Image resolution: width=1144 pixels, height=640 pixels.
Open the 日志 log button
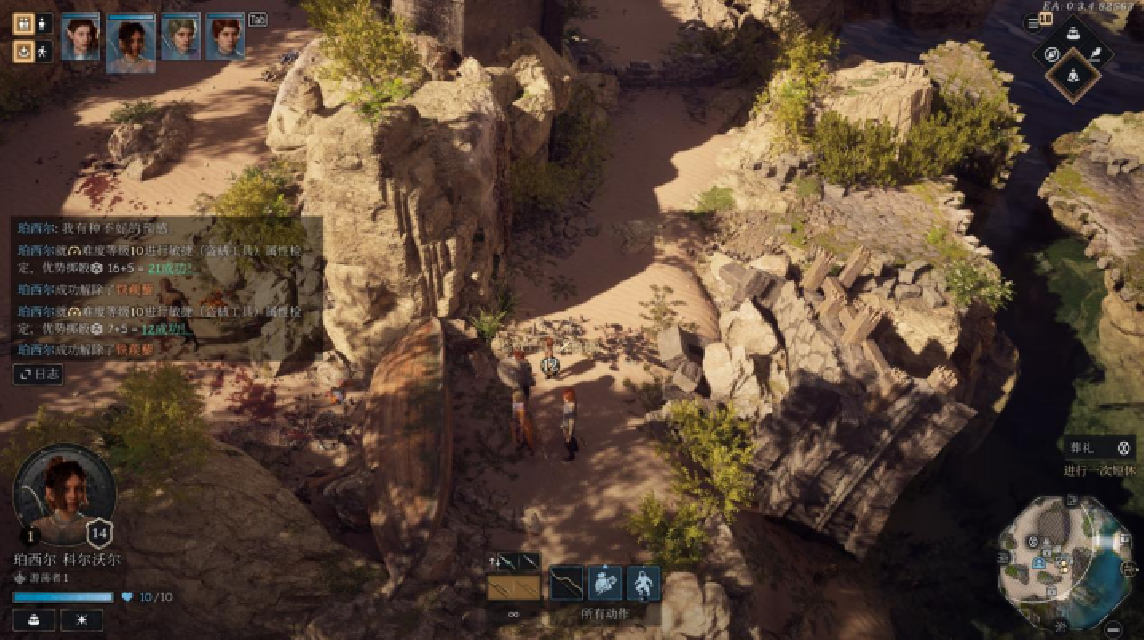38,374
